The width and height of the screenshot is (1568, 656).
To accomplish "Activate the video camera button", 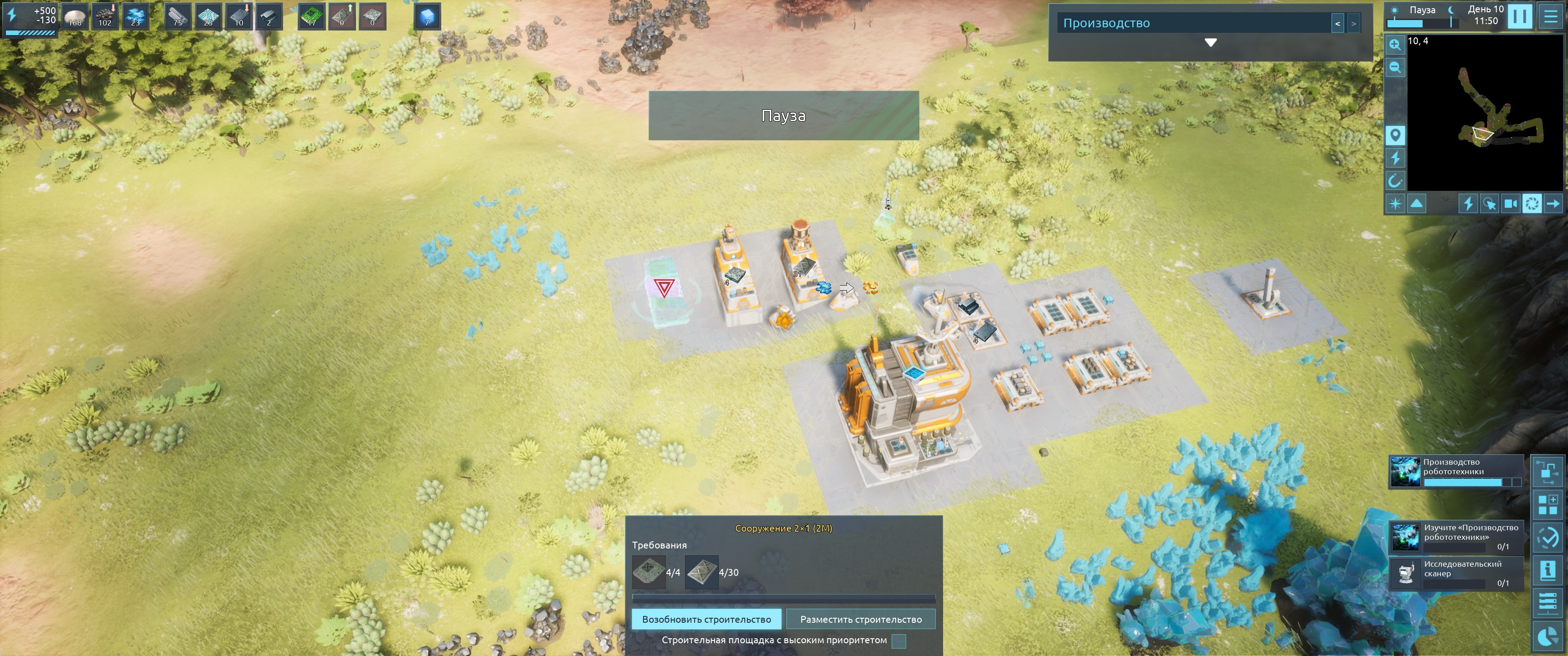I will click(1510, 204).
